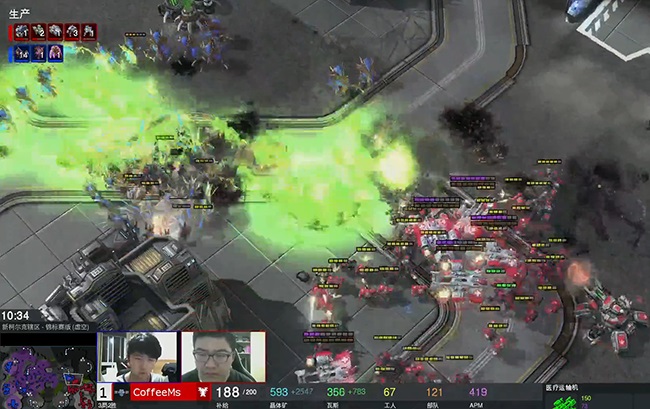Choose the red production icon showing 3
Image resolution: width=650 pixels, height=409 pixels.
[72, 32]
